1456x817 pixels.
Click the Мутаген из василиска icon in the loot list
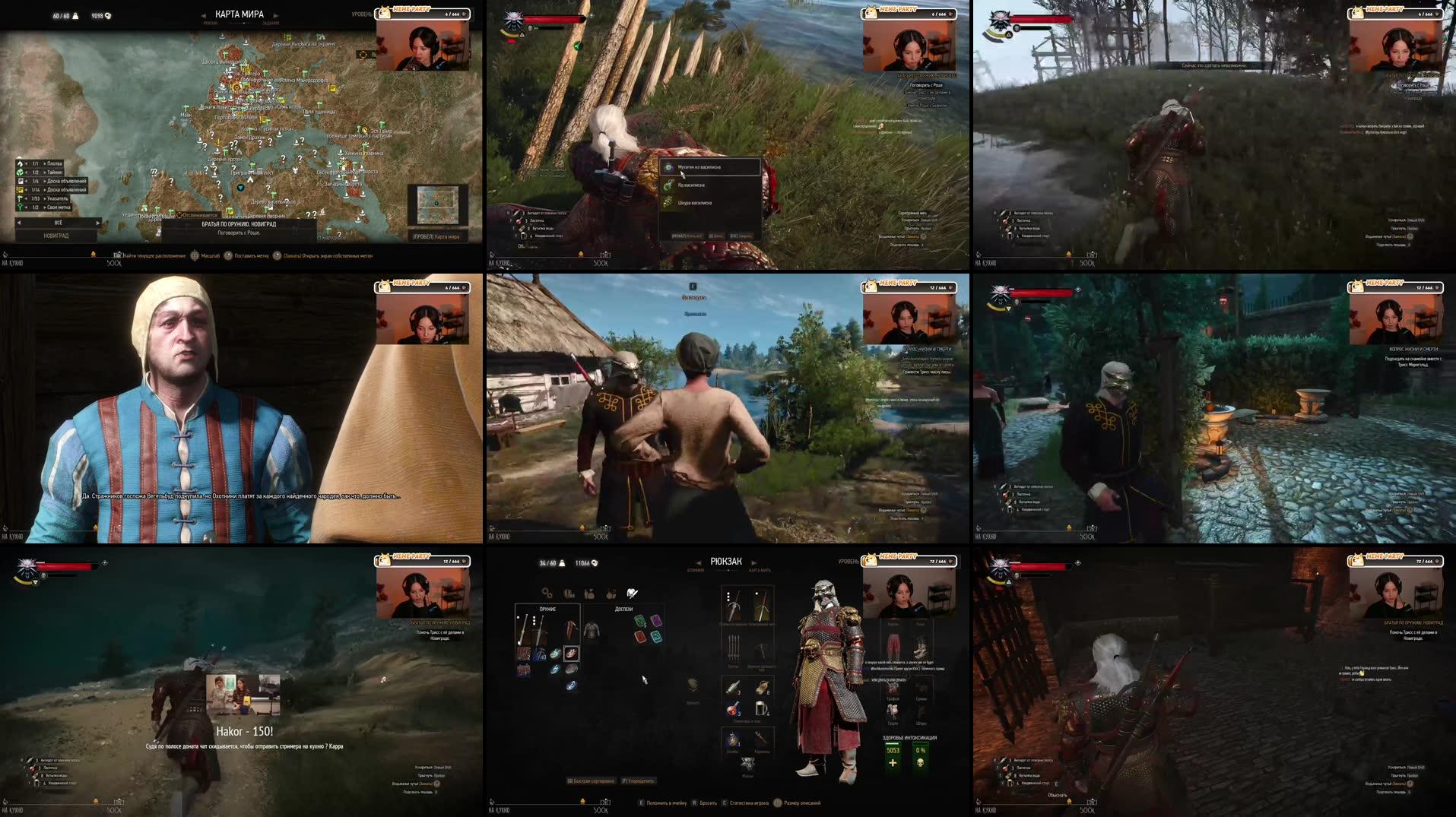coord(668,167)
